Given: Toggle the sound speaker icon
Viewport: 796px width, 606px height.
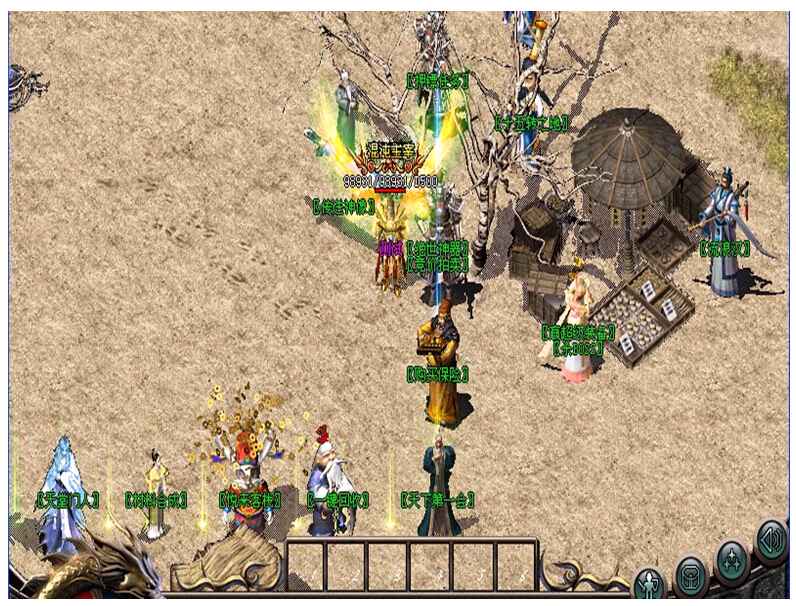Looking at the screenshot, I should pos(771,538).
